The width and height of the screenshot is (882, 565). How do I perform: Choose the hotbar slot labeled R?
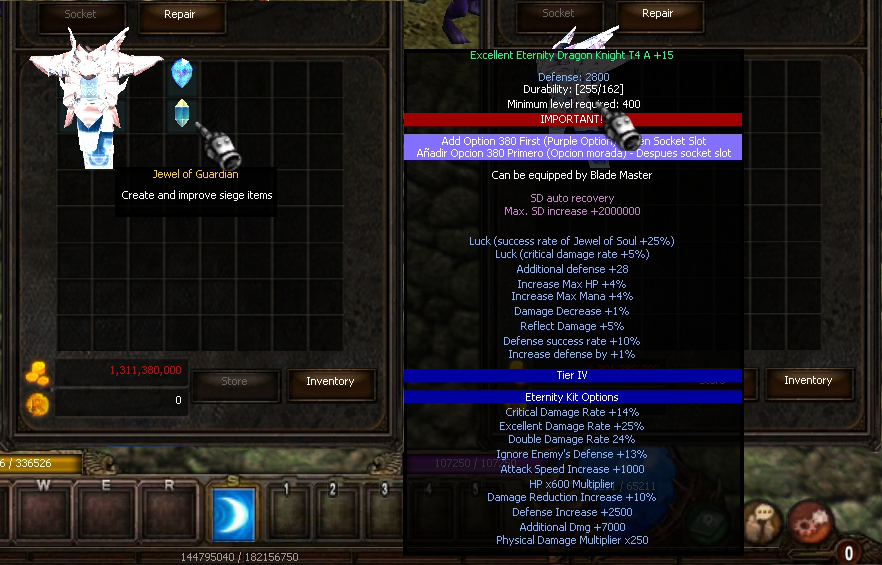(x=169, y=512)
